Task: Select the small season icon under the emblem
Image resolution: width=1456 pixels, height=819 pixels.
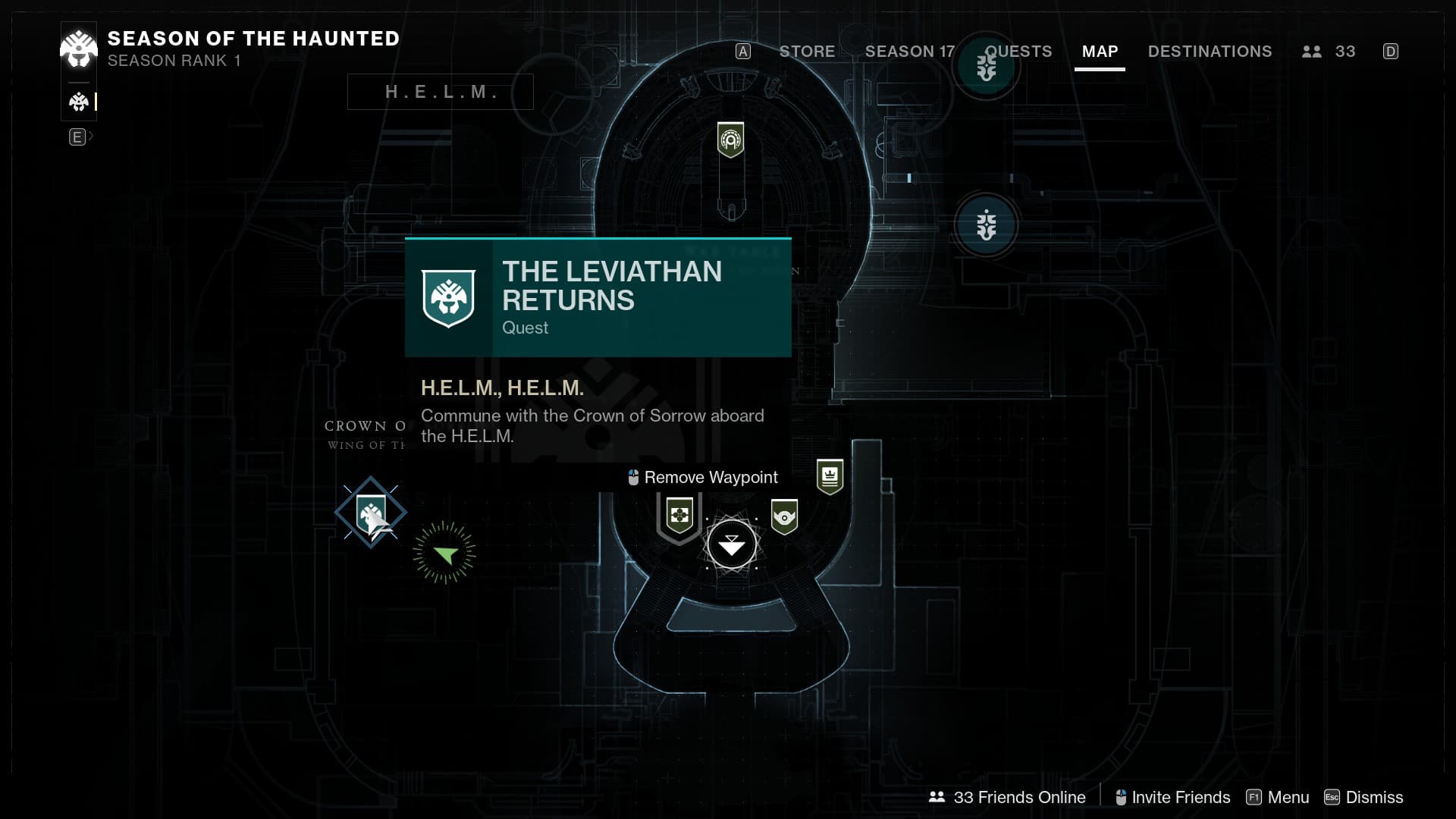Action: (x=79, y=102)
